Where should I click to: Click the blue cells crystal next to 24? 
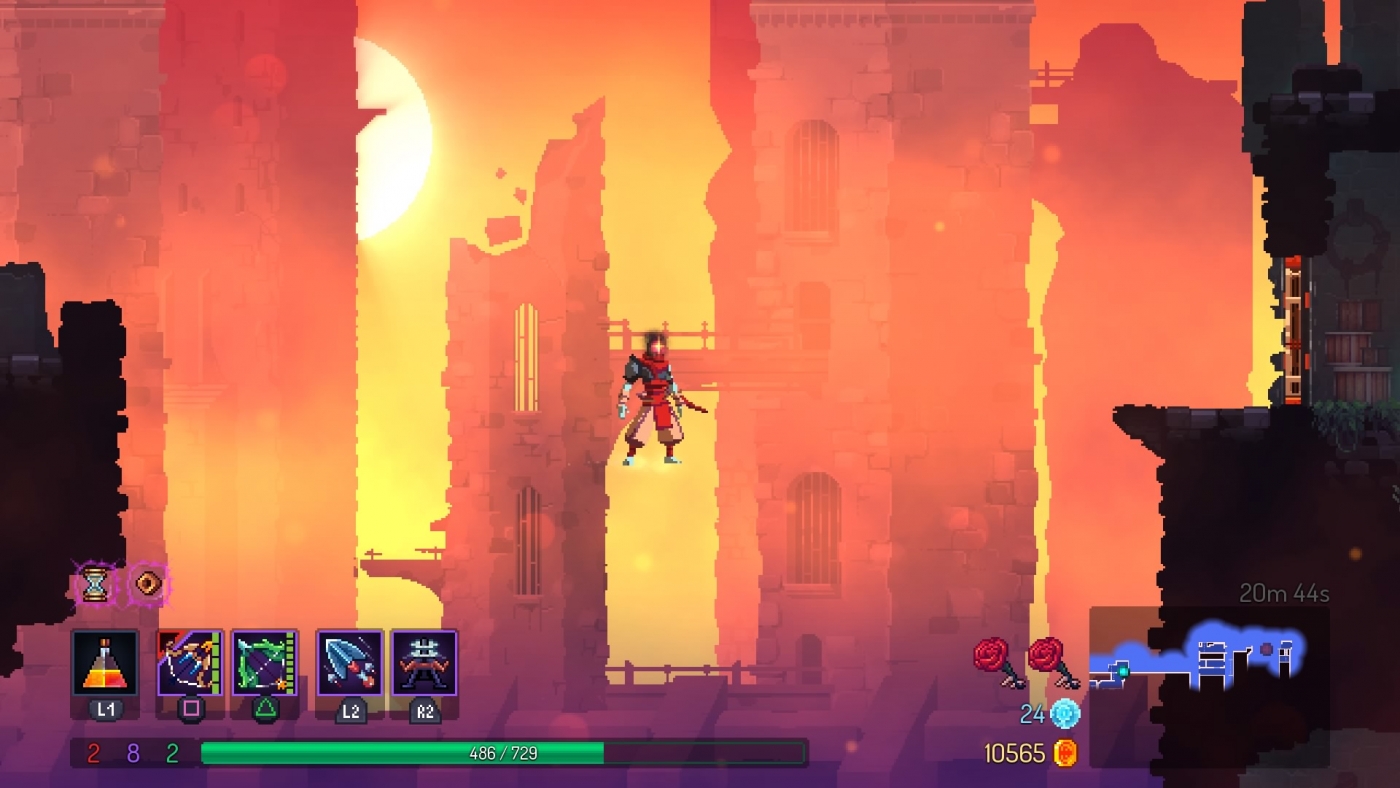point(1064,712)
